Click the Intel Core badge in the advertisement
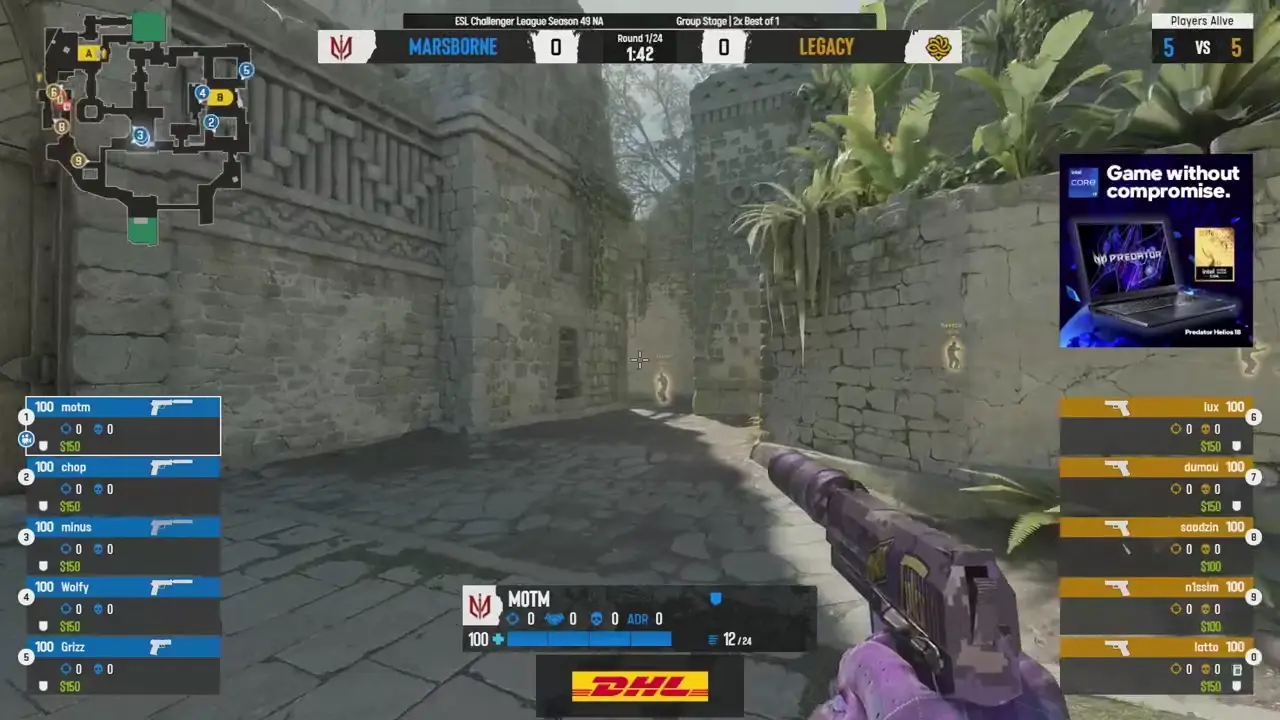The width and height of the screenshot is (1280, 720). pyautogui.click(x=1083, y=182)
